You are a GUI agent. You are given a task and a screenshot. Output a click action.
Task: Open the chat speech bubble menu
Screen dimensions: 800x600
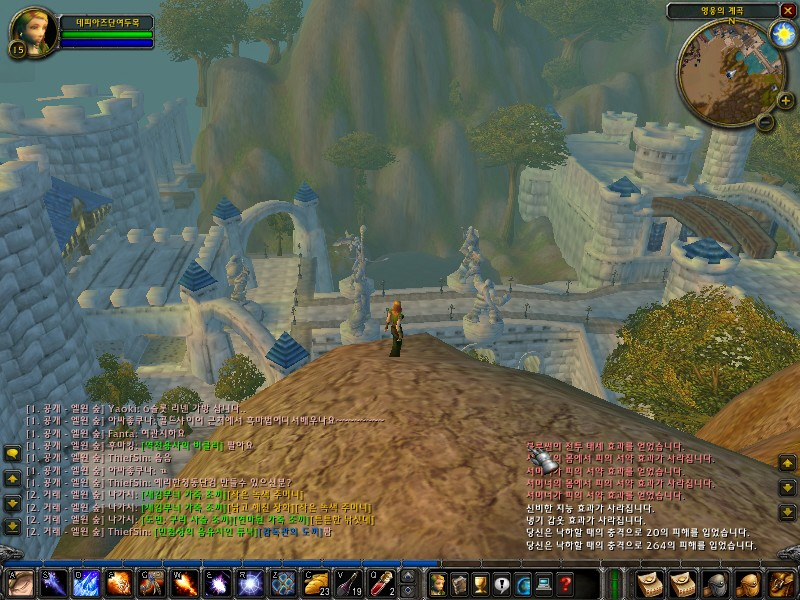tap(12, 454)
